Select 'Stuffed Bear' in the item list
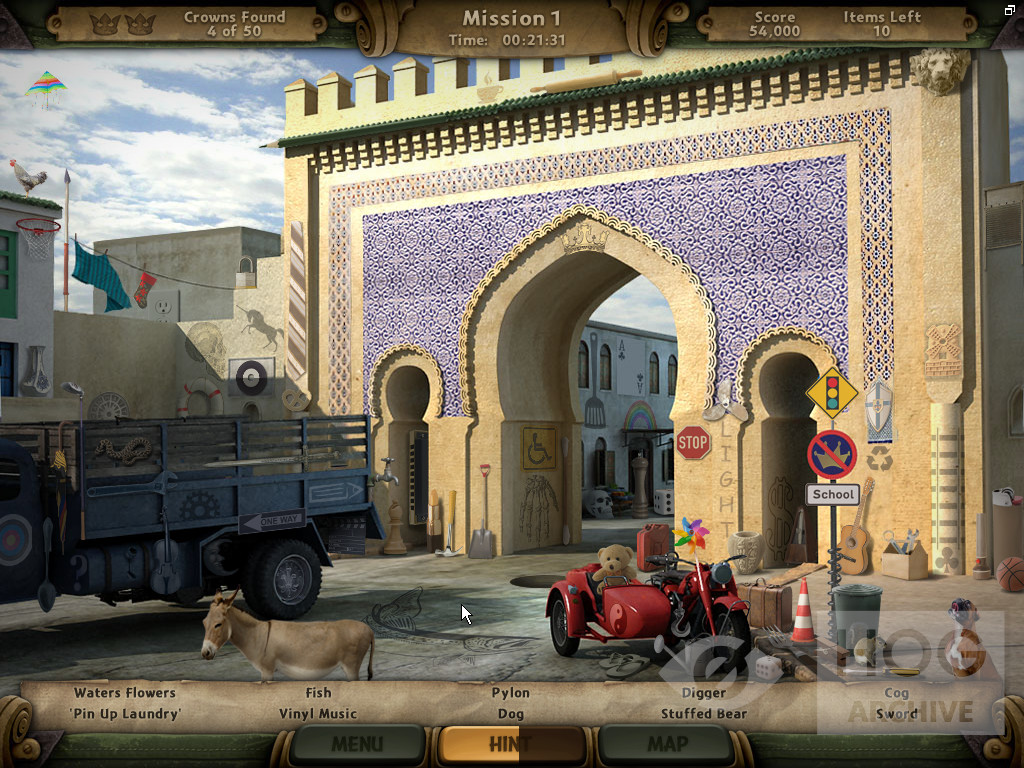The height and width of the screenshot is (768, 1024). click(x=704, y=714)
